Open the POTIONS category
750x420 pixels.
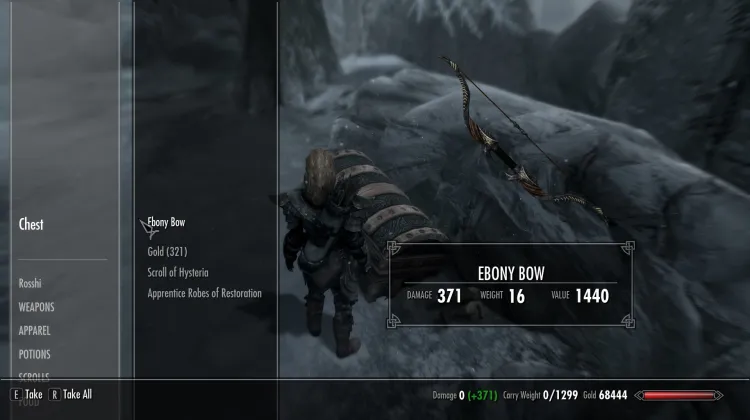[34, 354]
